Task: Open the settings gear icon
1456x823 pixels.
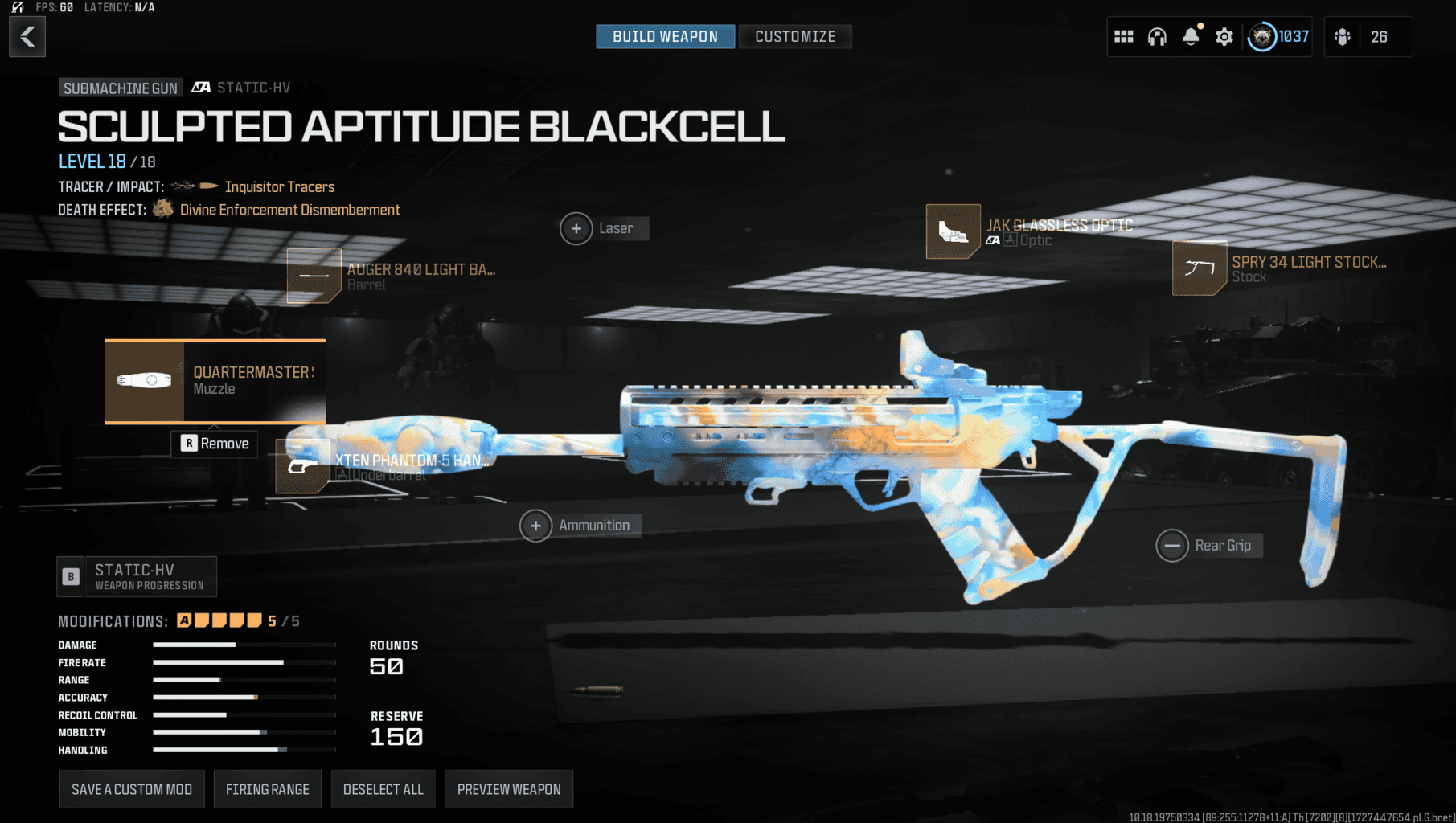Action: 1224,36
